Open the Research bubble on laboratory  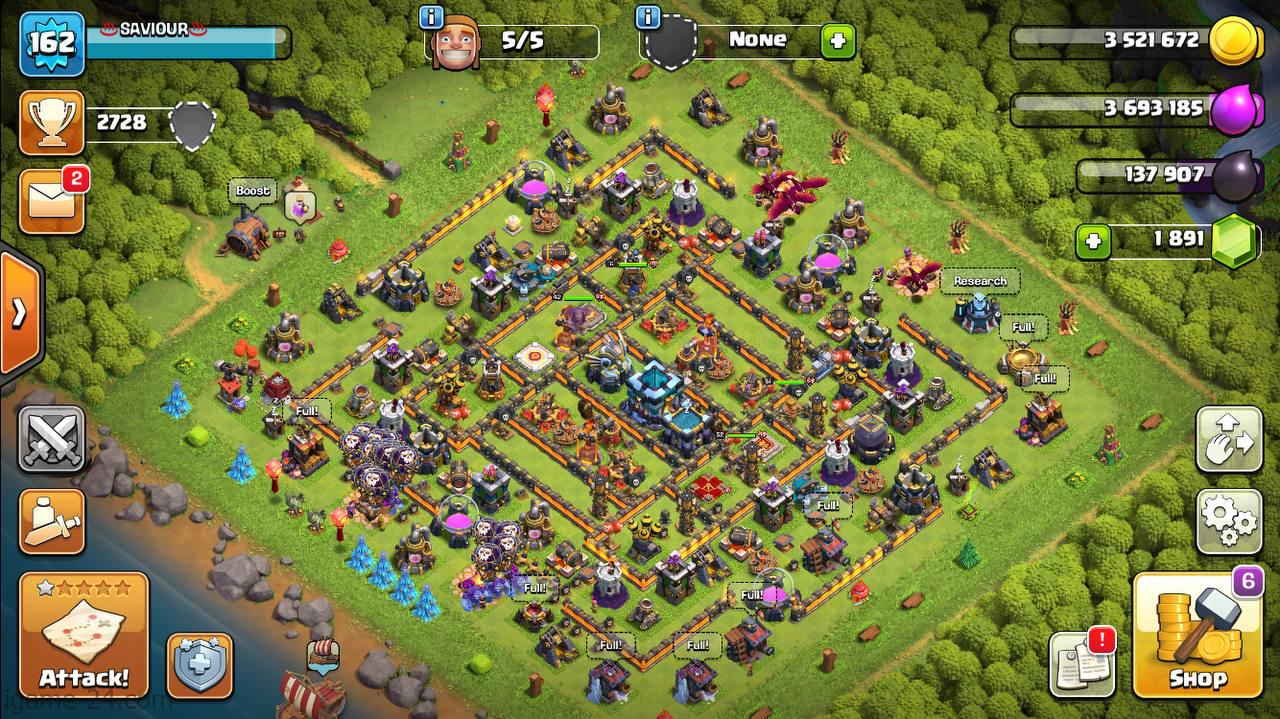(979, 282)
